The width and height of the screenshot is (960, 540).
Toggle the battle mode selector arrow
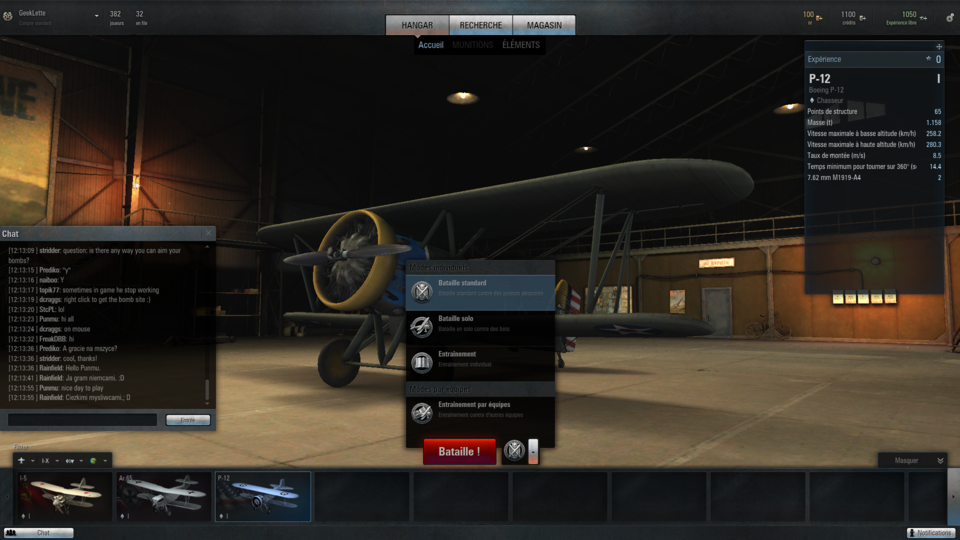(533, 452)
